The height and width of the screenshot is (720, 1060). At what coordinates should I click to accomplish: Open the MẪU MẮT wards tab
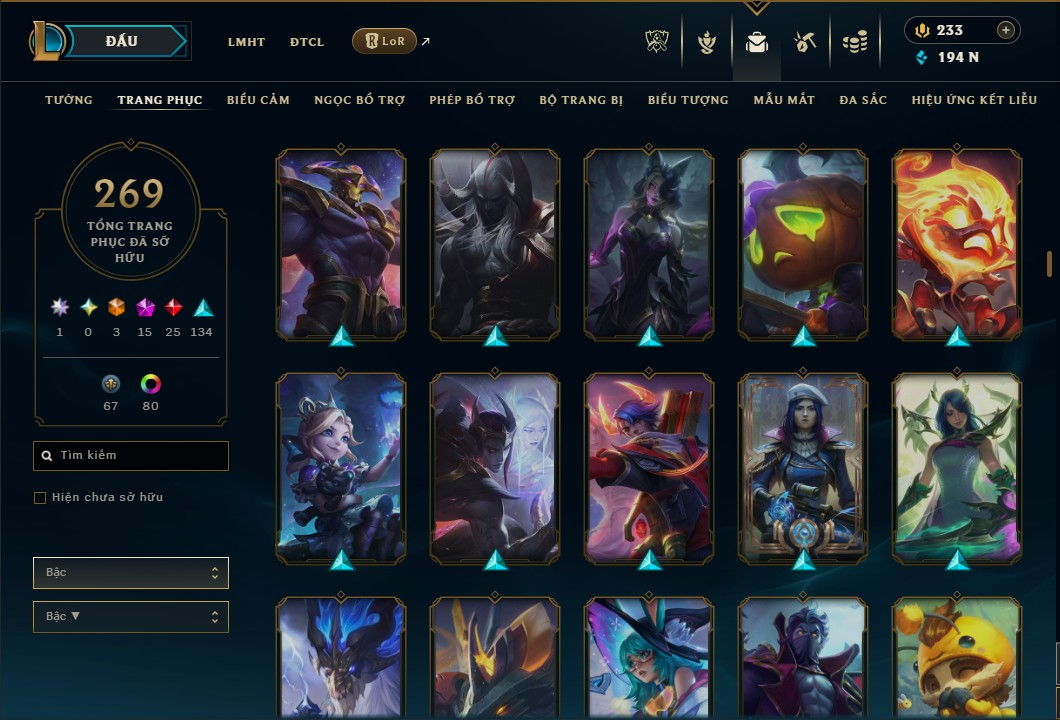784,100
